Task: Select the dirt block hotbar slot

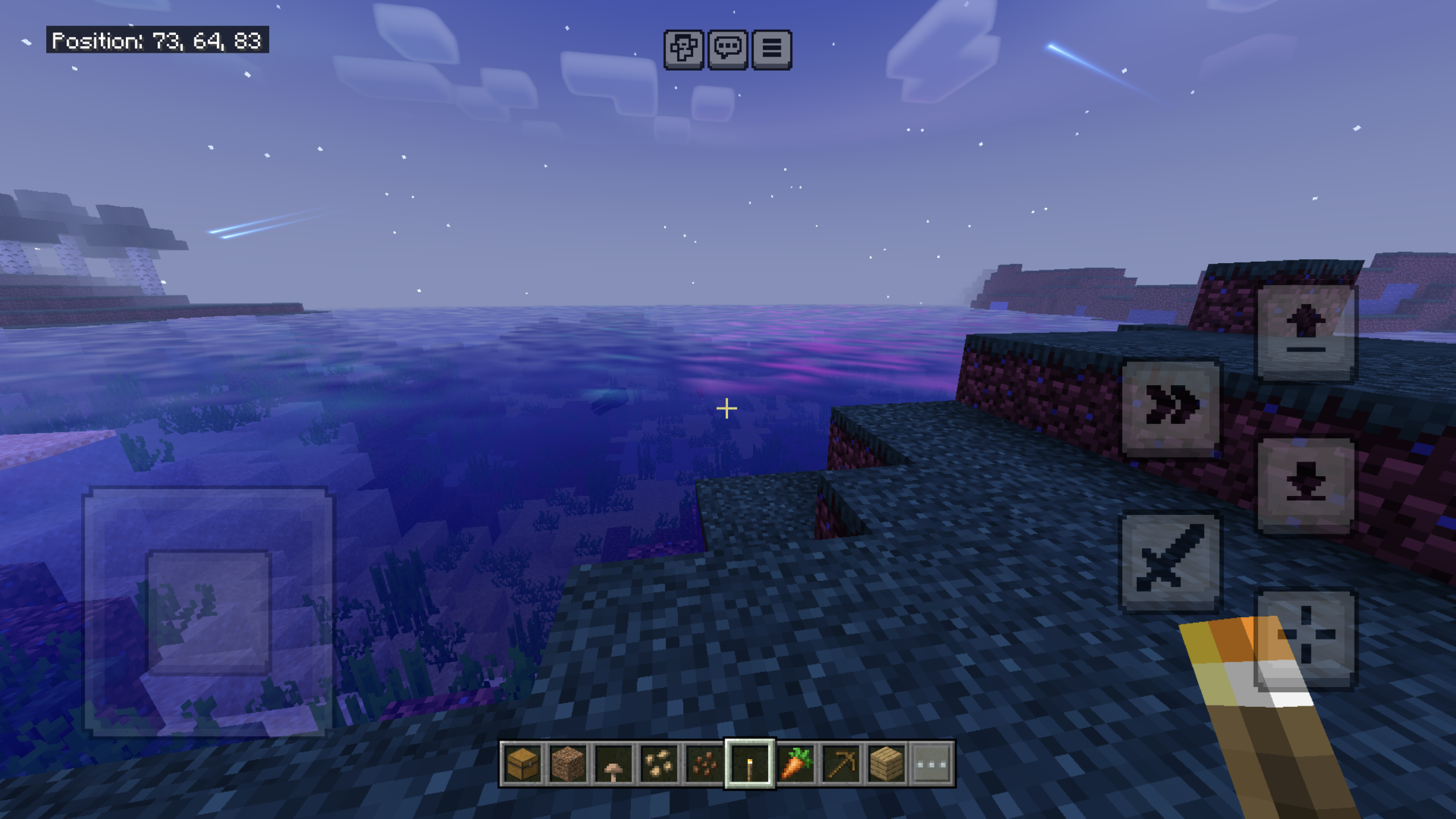Action: point(568,764)
